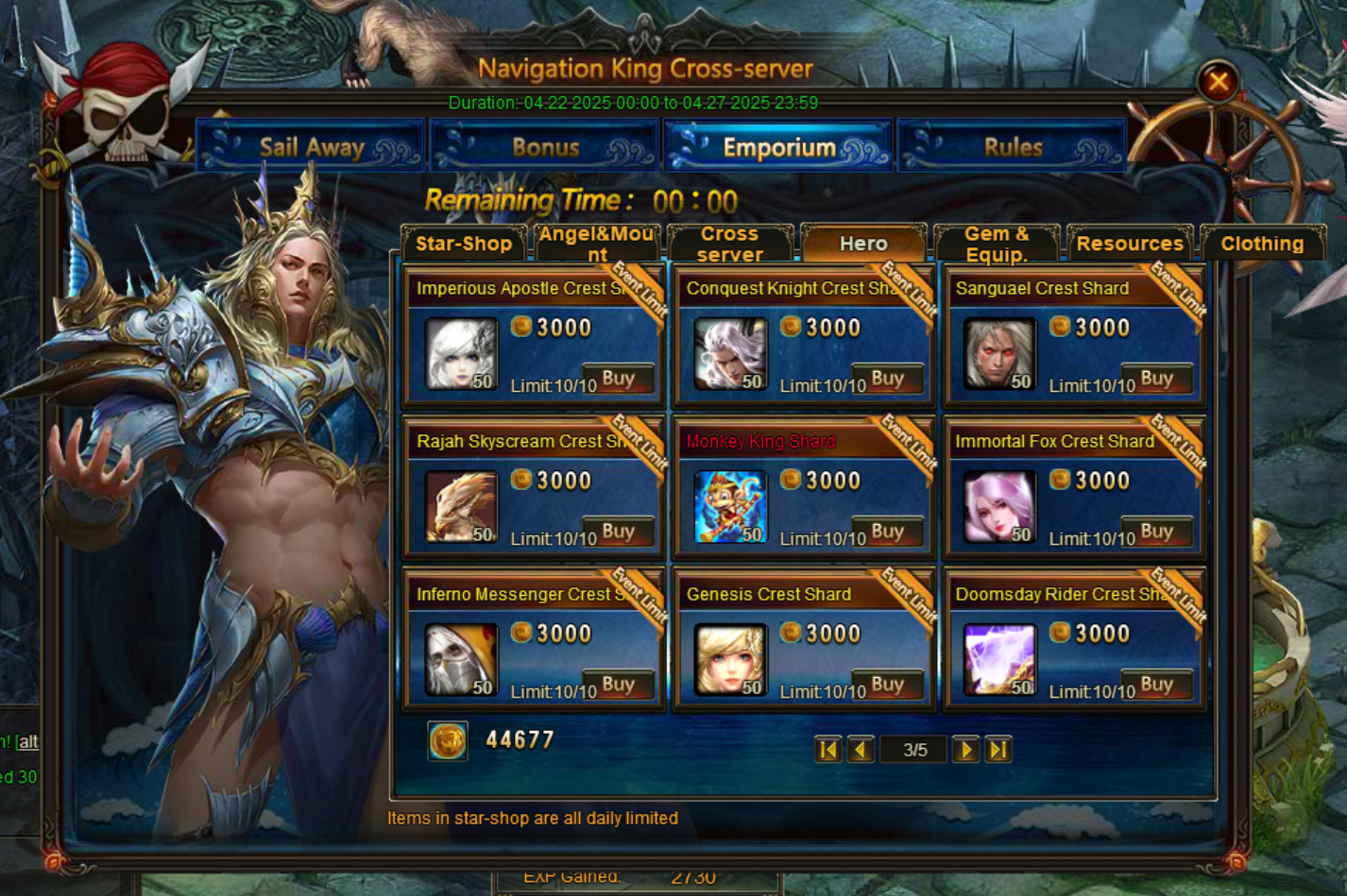This screenshot has height=896, width=1347.
Task: Purchase the Doomsday Rider Crest Shard
Action: click(x=1156, y=685)
